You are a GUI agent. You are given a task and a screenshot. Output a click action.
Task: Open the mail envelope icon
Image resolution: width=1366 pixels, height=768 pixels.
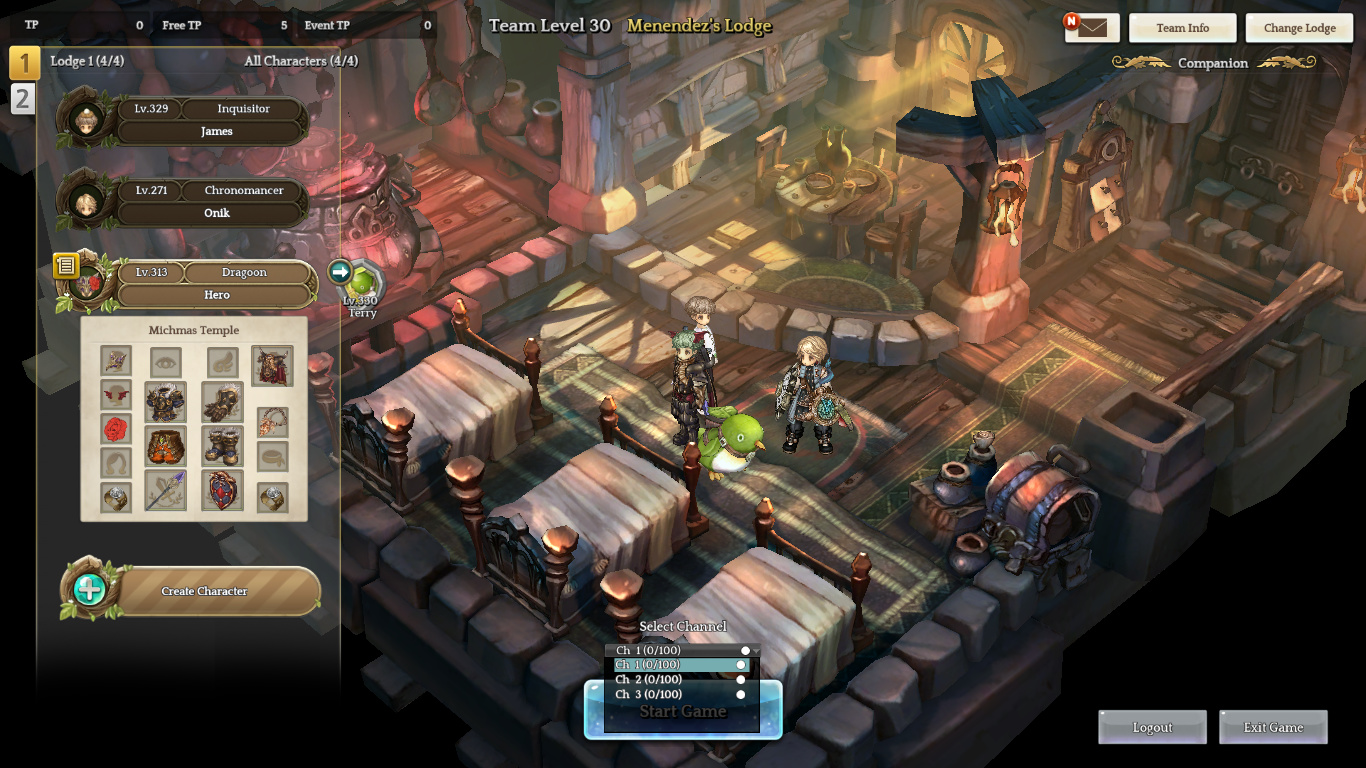[x=1092, y=28]
